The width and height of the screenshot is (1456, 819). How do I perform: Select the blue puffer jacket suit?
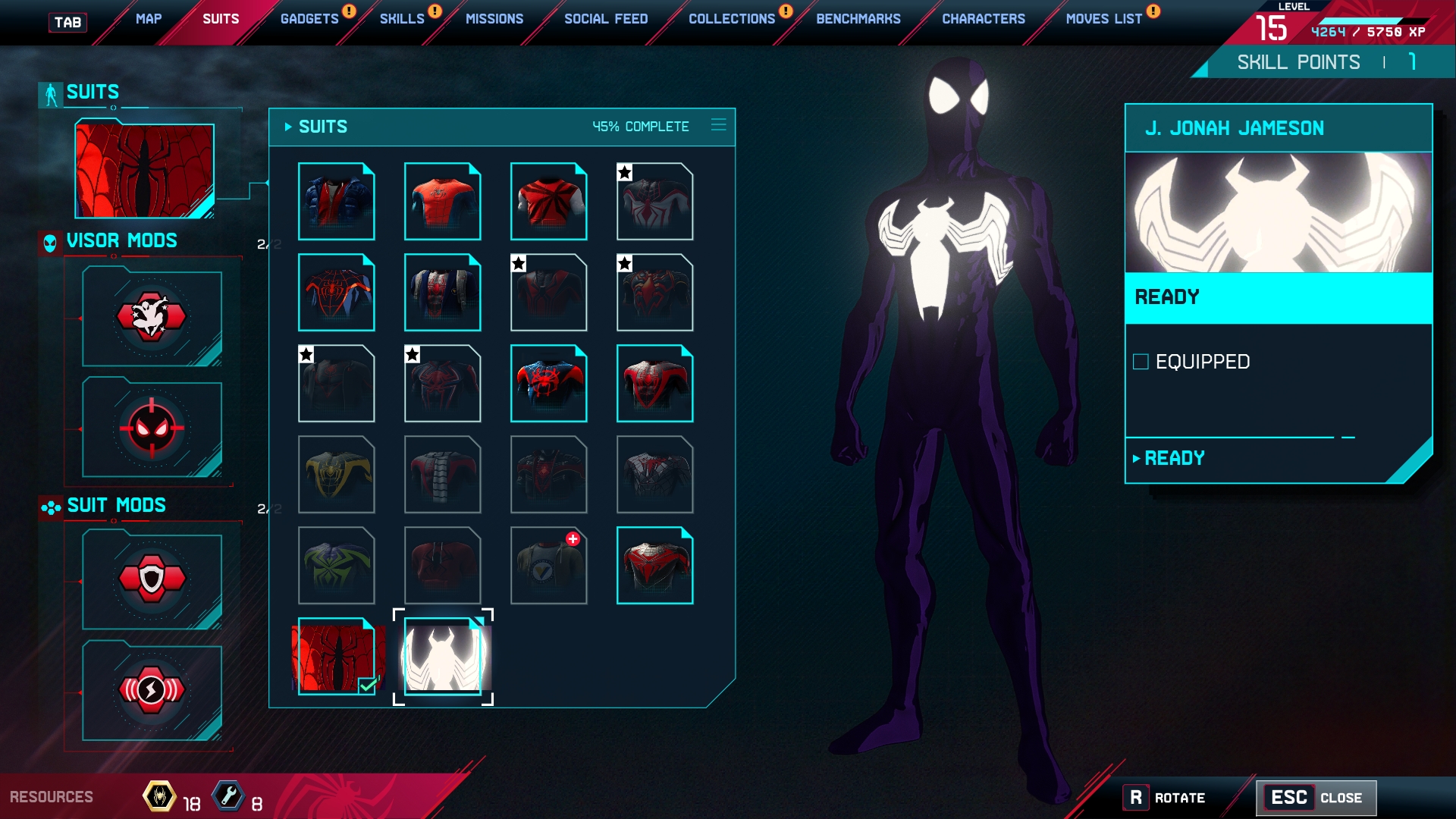tap(336, 202)
